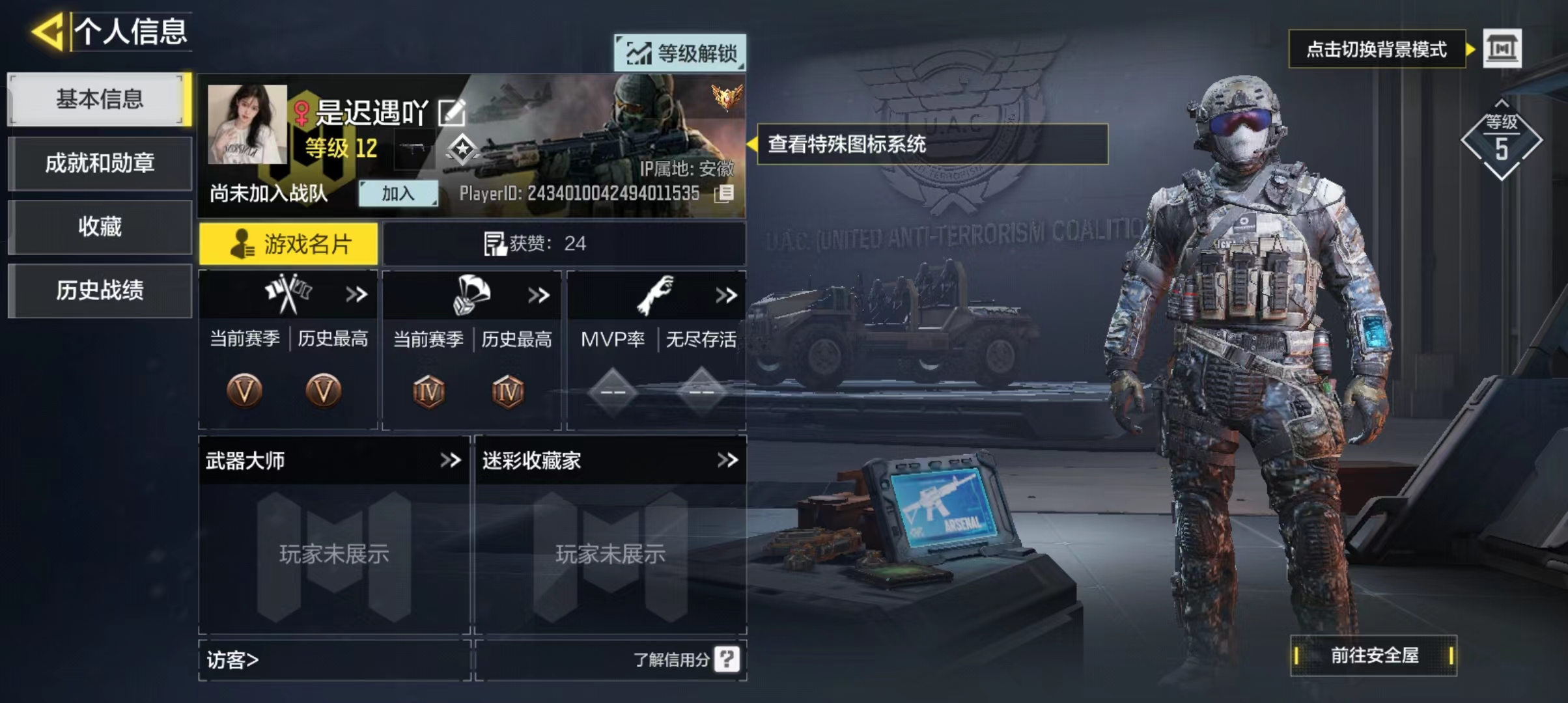
Task: Open the 武器大师 panel
Action: [333, 461]
